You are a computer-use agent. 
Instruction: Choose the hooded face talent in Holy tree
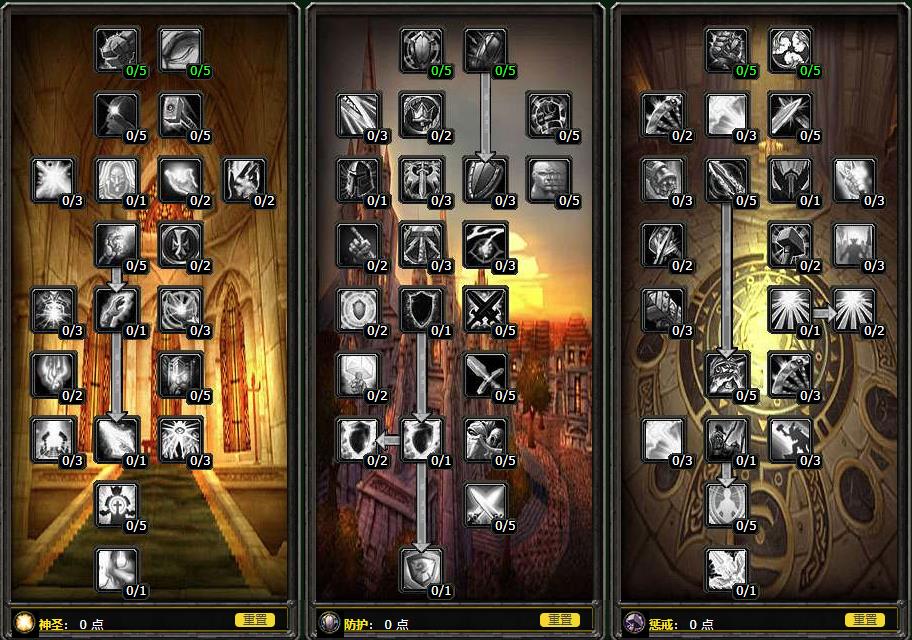pos(116,180)
